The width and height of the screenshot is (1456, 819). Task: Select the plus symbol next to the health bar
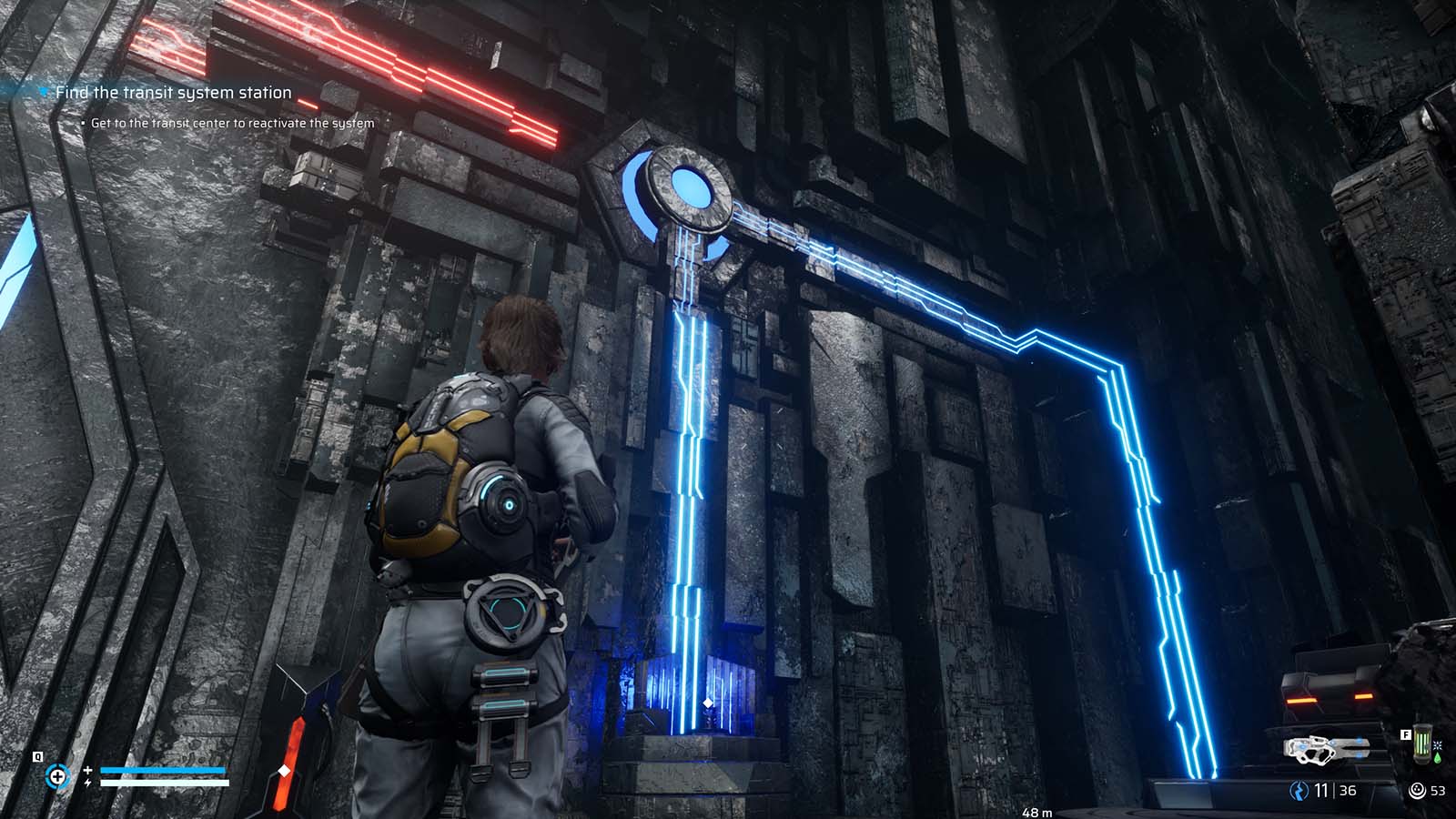point(87,770)
